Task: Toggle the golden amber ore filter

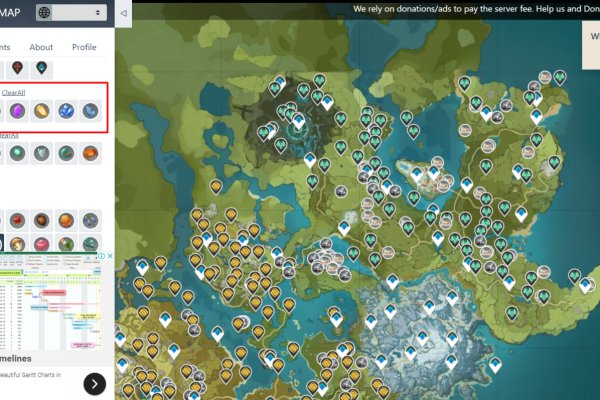Action: [x=42, y=111]
